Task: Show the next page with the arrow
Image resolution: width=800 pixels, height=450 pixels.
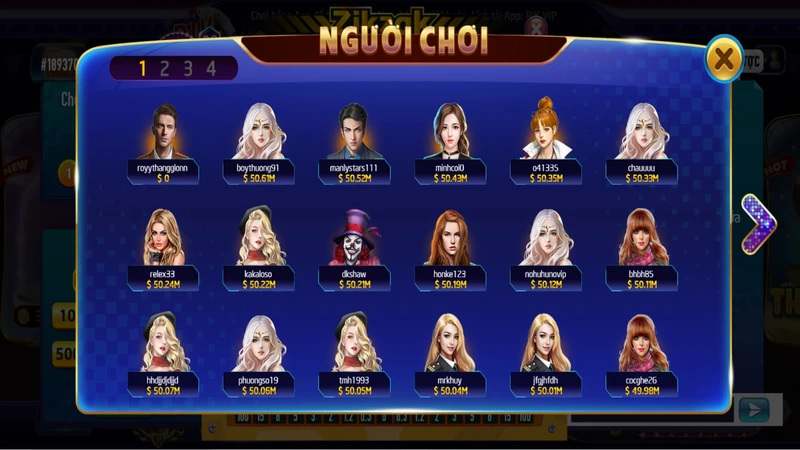Action: pyautogui.click(x=759, y=224)
